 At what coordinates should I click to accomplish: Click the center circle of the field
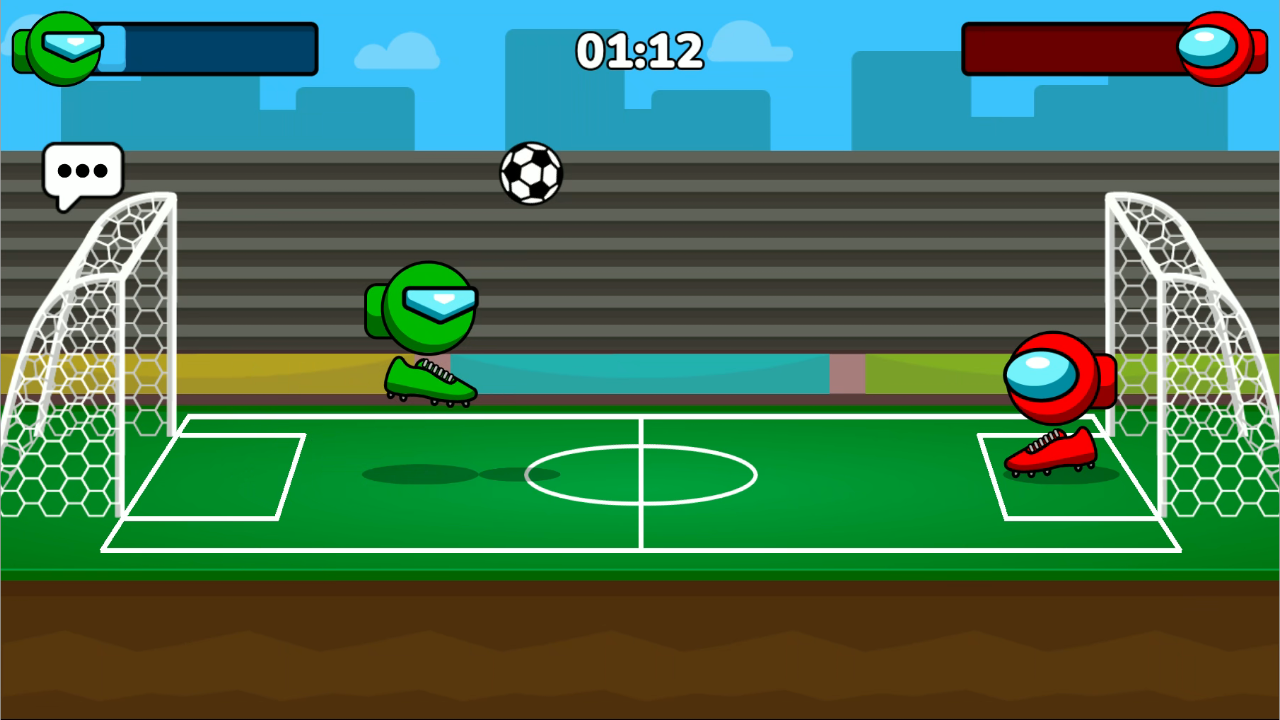(640, 473)
